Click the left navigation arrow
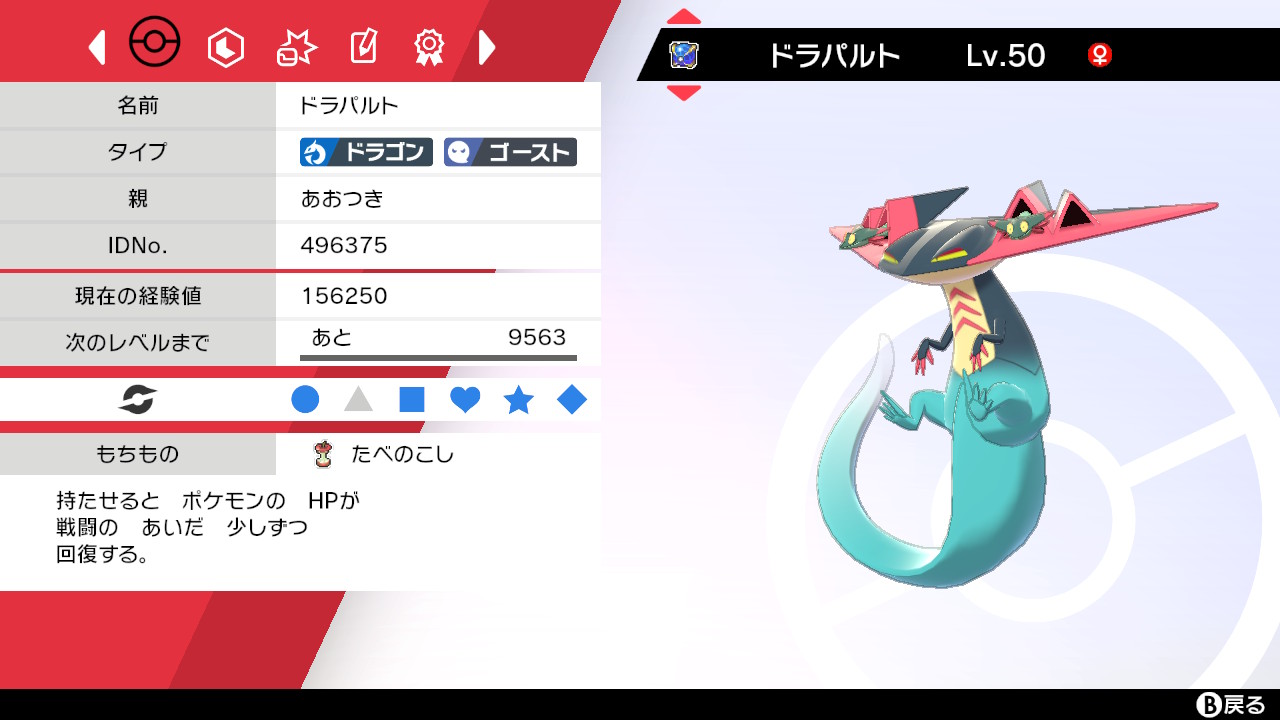This screenshot has width=1280, height=720. 96,46
